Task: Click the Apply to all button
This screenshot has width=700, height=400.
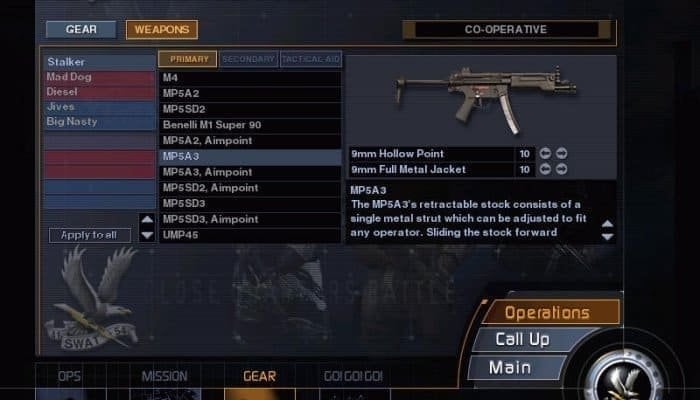Action: click(x=89, y=235)
